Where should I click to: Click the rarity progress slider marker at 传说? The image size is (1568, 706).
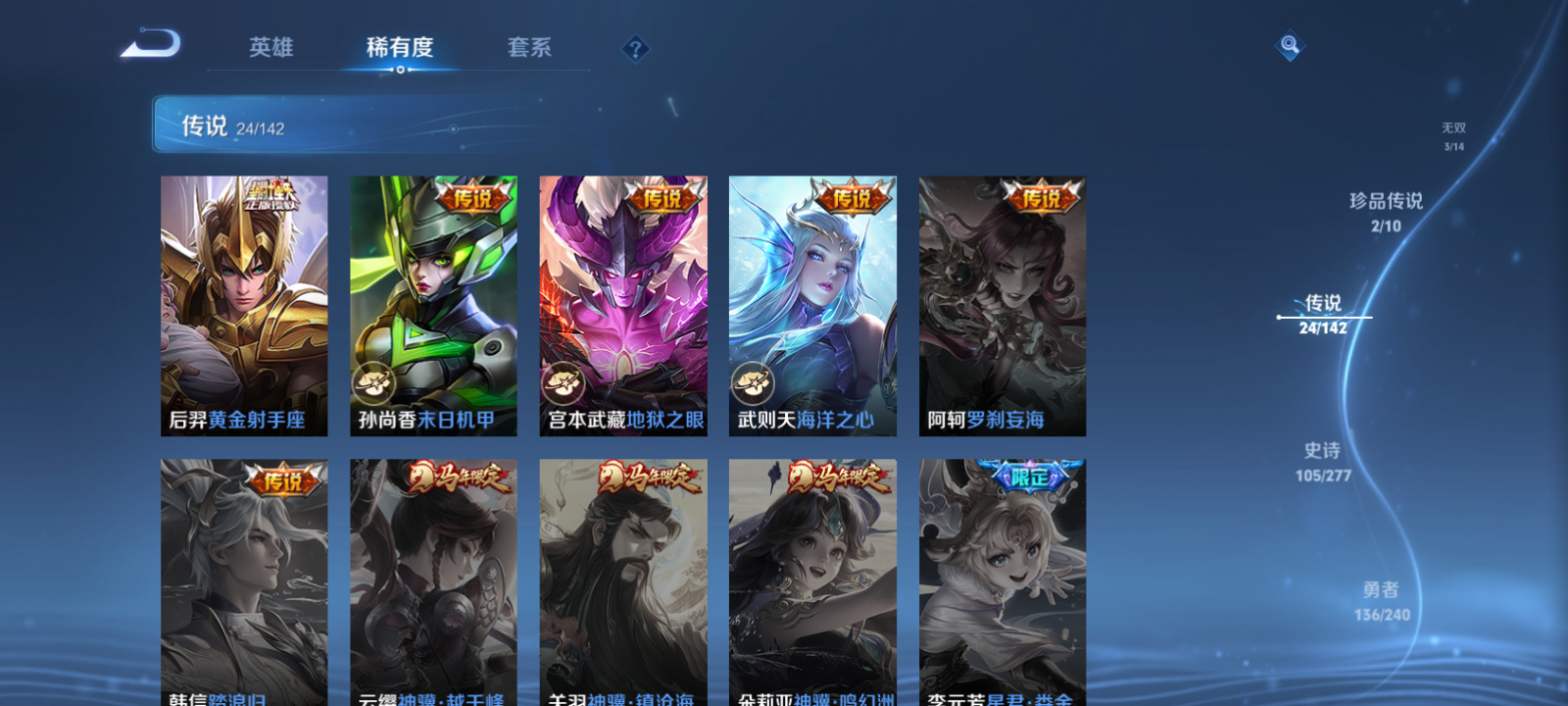pyautogui.click(x=1281, y=316)
